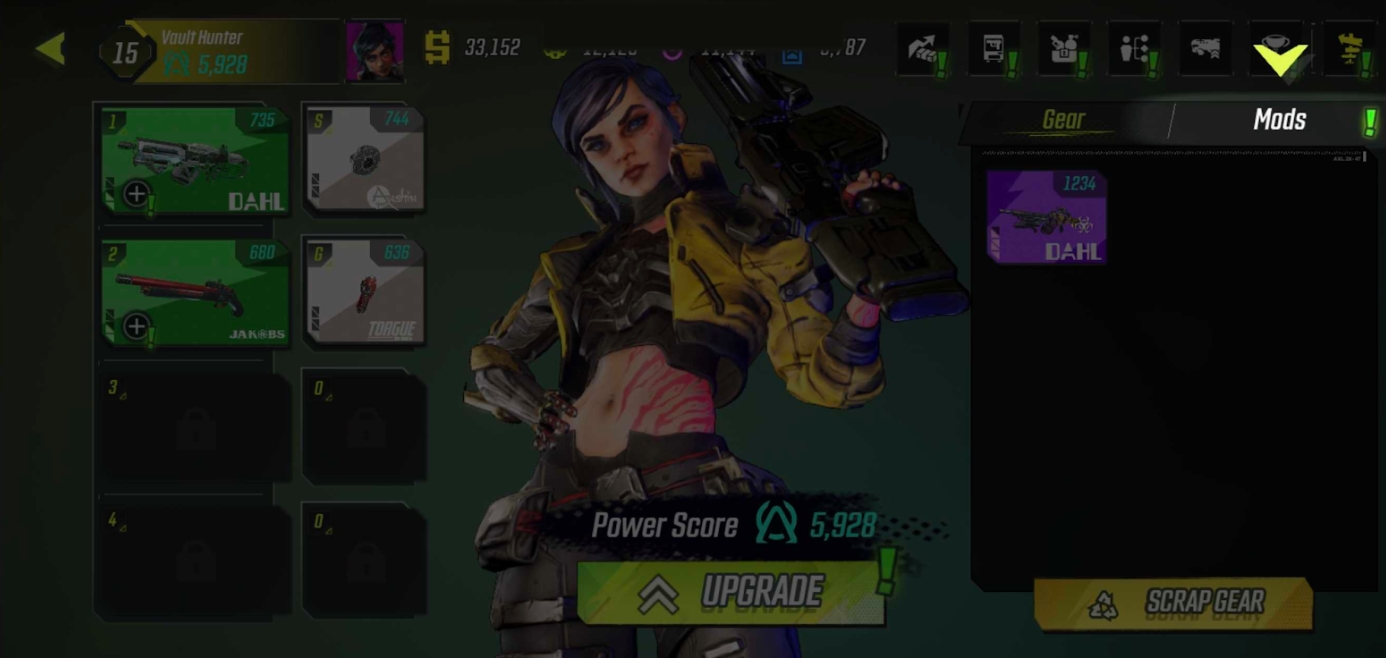Open the vending machine shop icon
1386x658 pixels.
click(x=993, y=49)
